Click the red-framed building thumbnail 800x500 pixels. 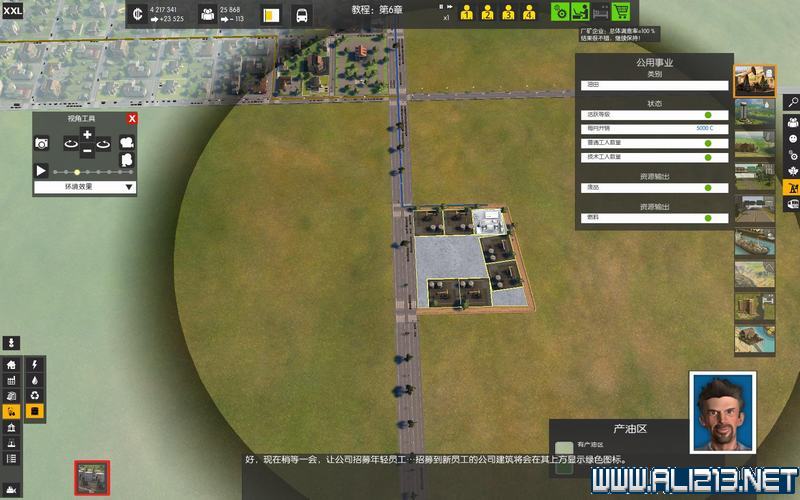92,477
